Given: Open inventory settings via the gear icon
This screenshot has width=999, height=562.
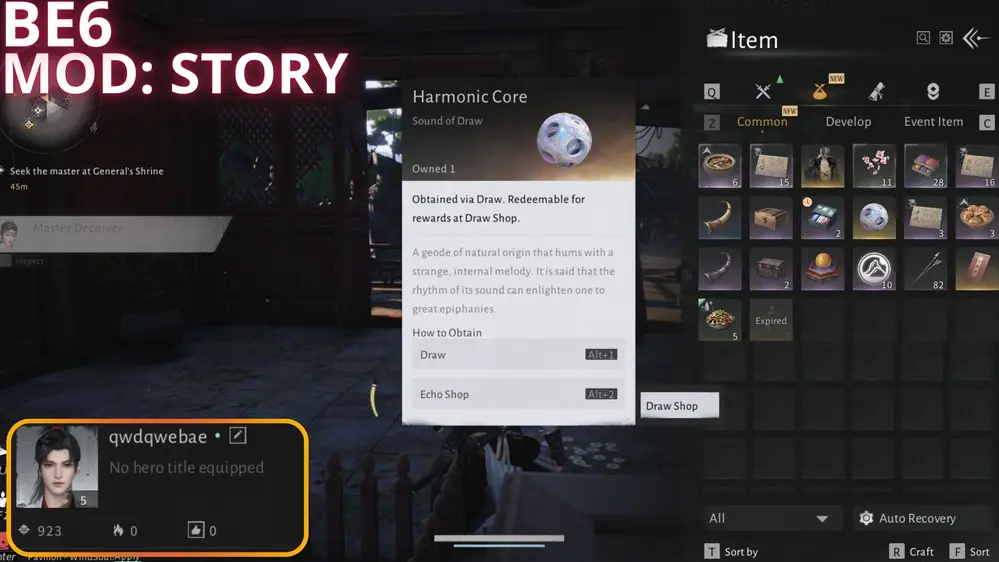Looking at the screenshot, I should point(946,38).
